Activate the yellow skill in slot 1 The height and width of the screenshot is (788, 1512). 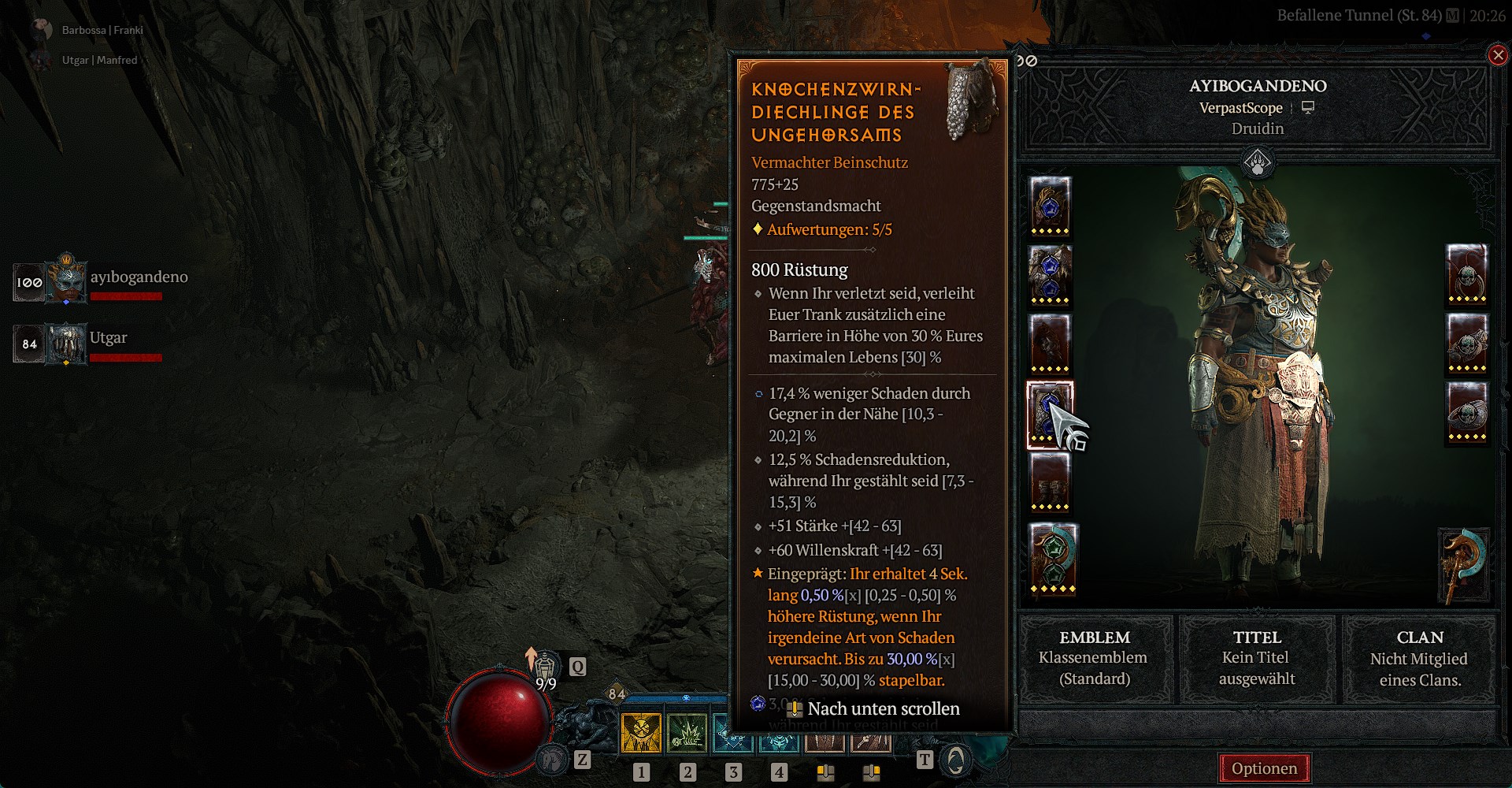[x=641, y=734]
